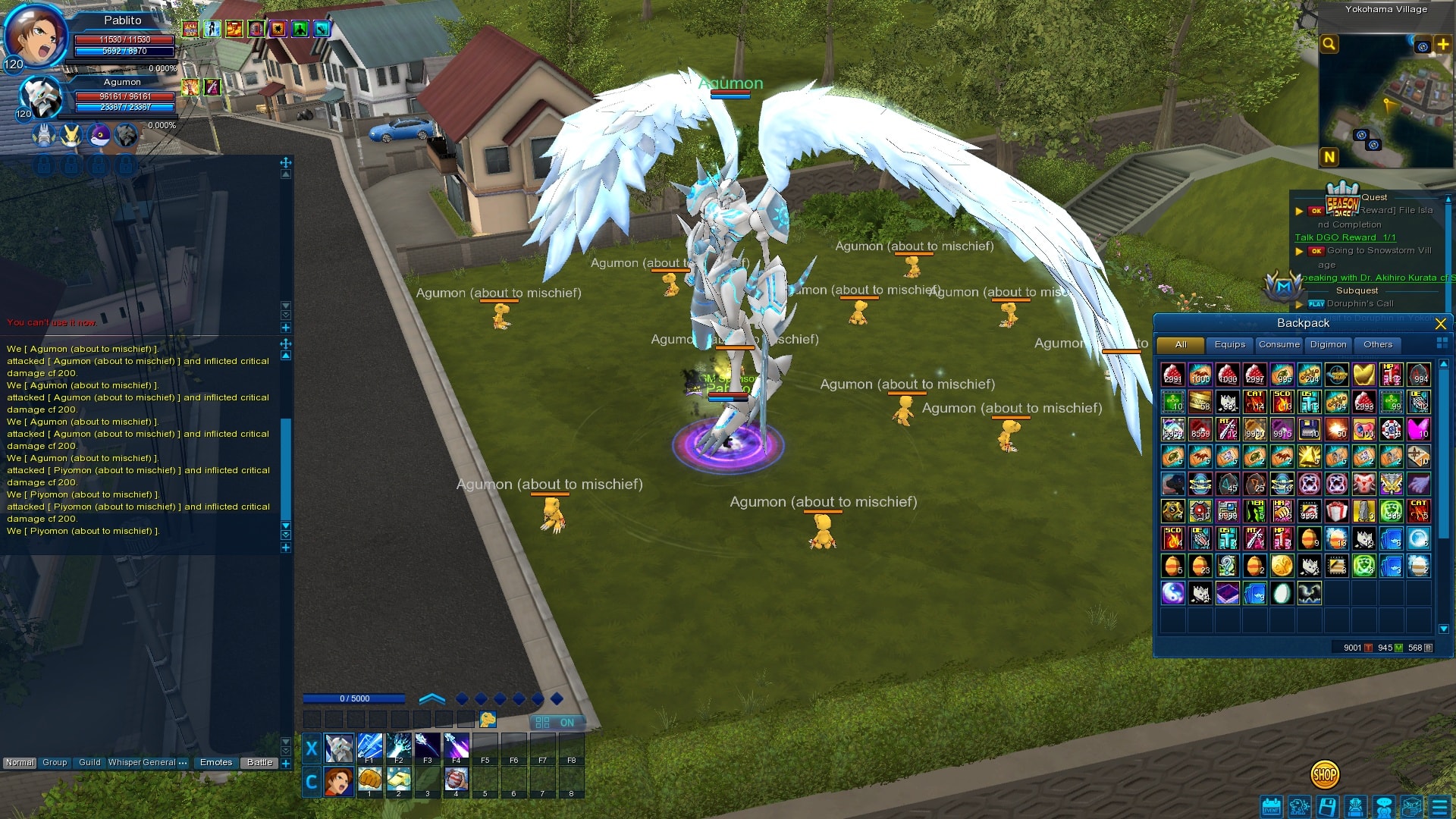1456x819 pixels.
Task: Click the Talk DGO Reward quest link
Action: click(1345, 237)
